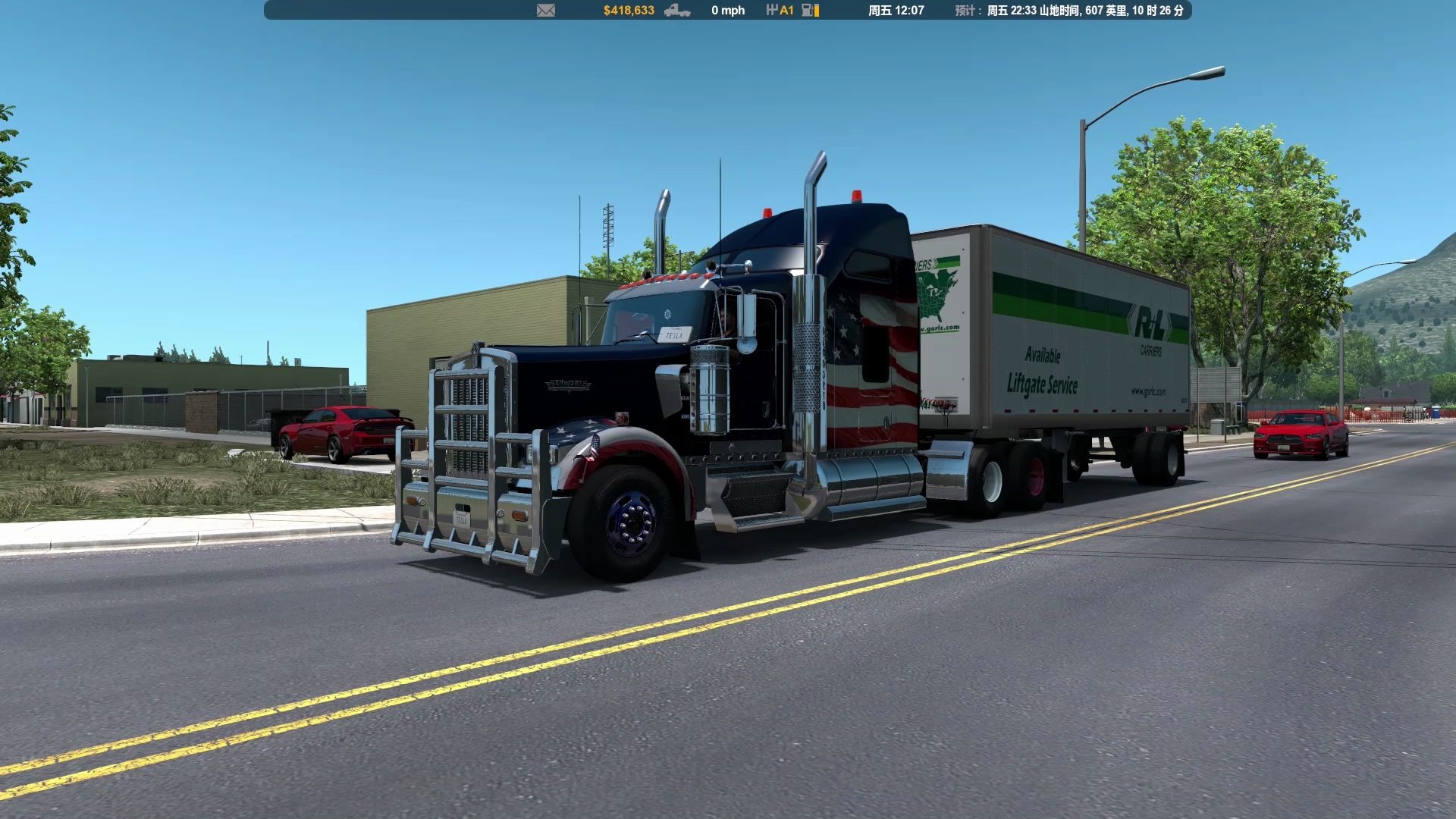Click the truck damage status icon
Image resolution: width=1456 pixels, height=819 pixels.
click(x=676, y=11)
